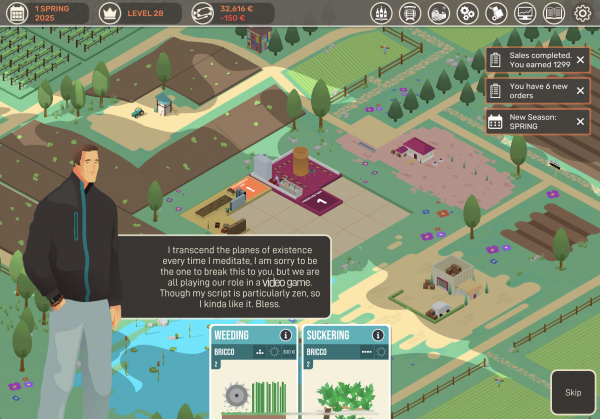This screenshot has width=600, height=419.
Task: Open the wine bottles cellar icon
Action: point(380,14)
